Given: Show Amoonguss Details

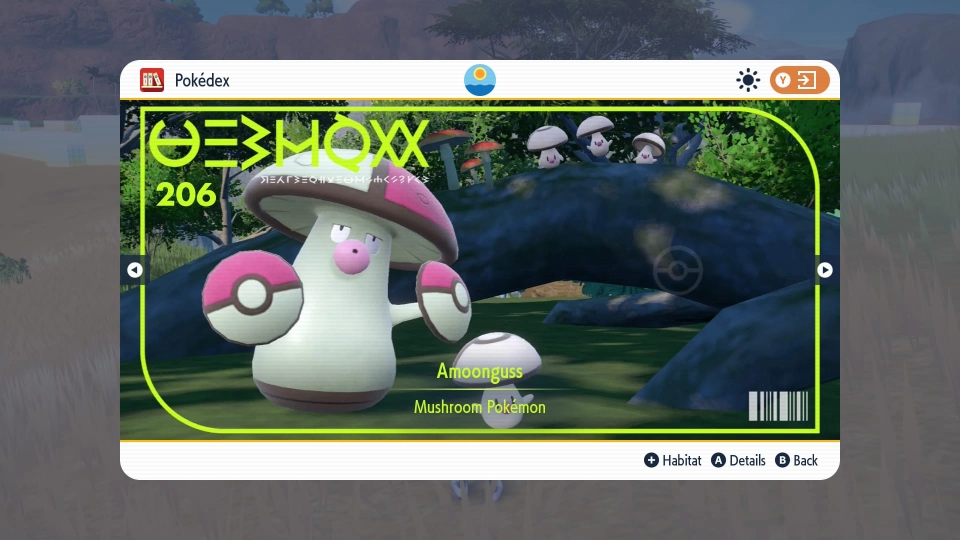Looking at the screenshot, I should tap(738, 460).
